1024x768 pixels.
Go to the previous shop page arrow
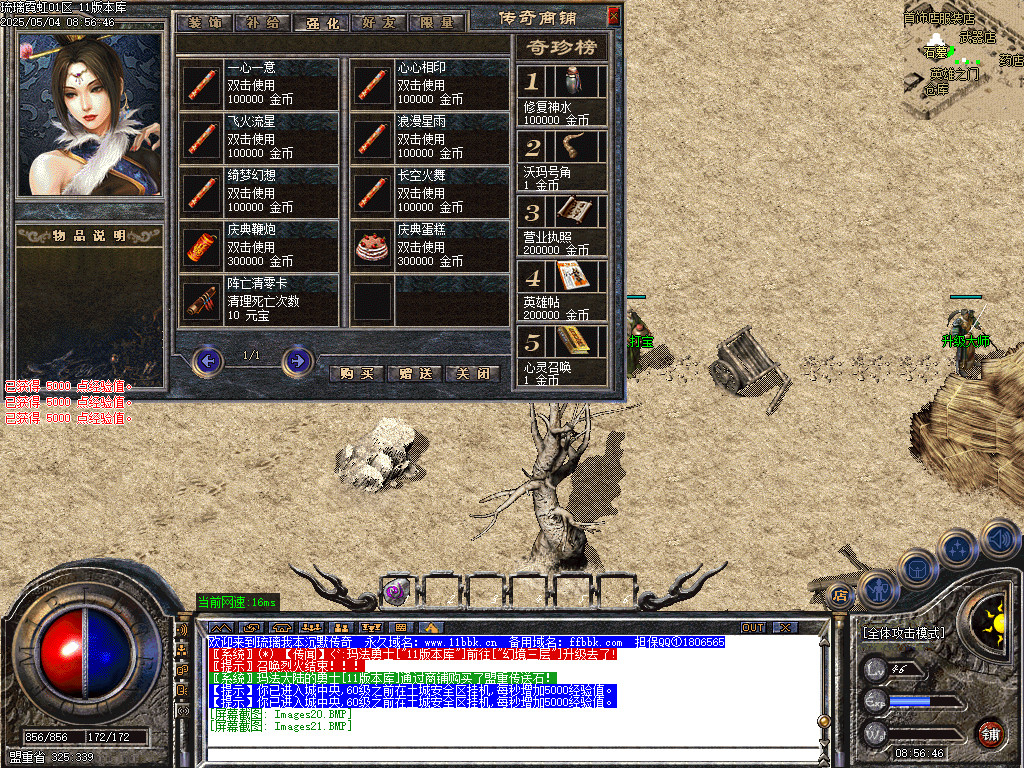pyautogui.click(x=207, y=360)
